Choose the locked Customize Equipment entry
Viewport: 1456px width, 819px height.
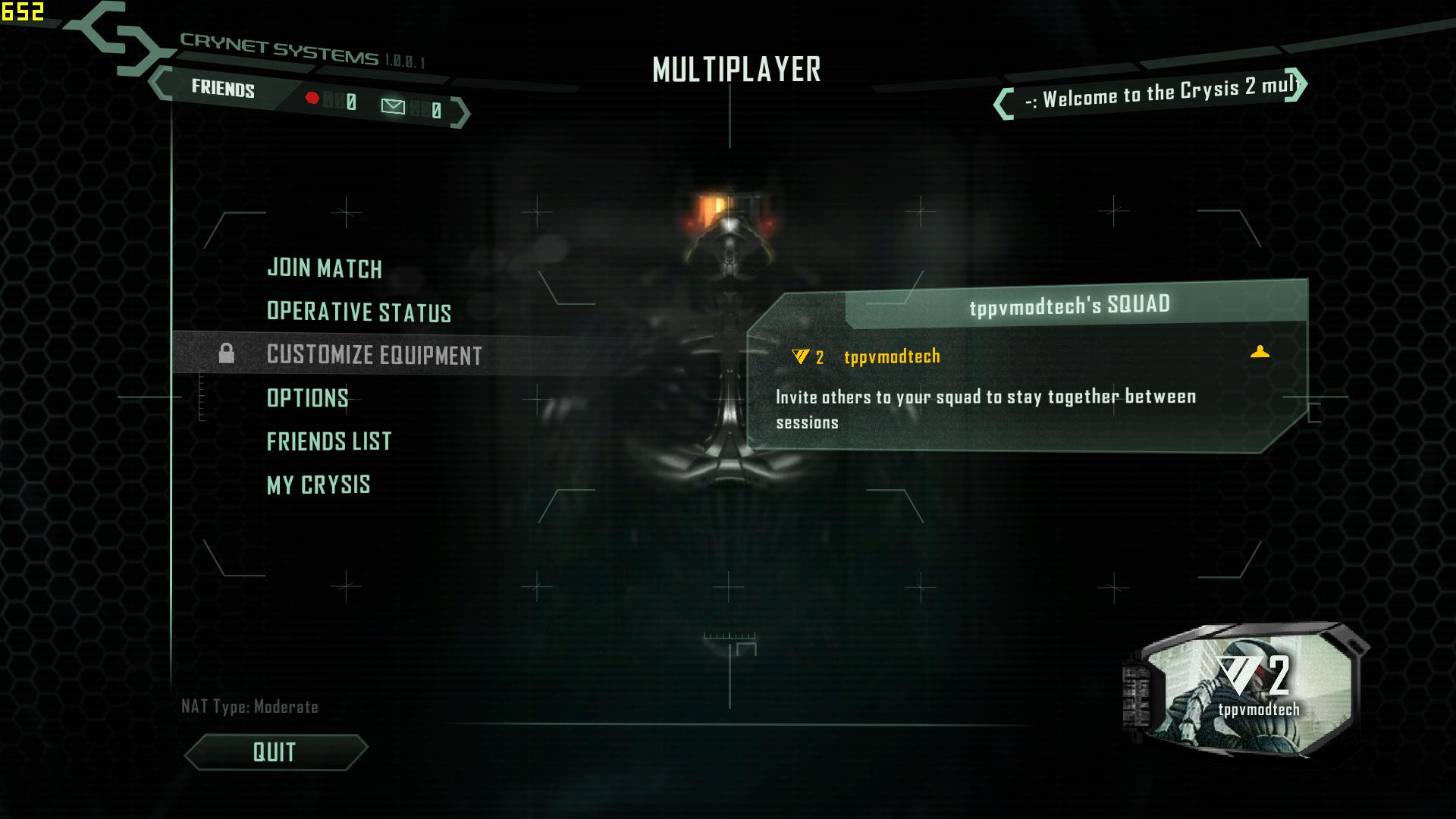pos(374,355)
